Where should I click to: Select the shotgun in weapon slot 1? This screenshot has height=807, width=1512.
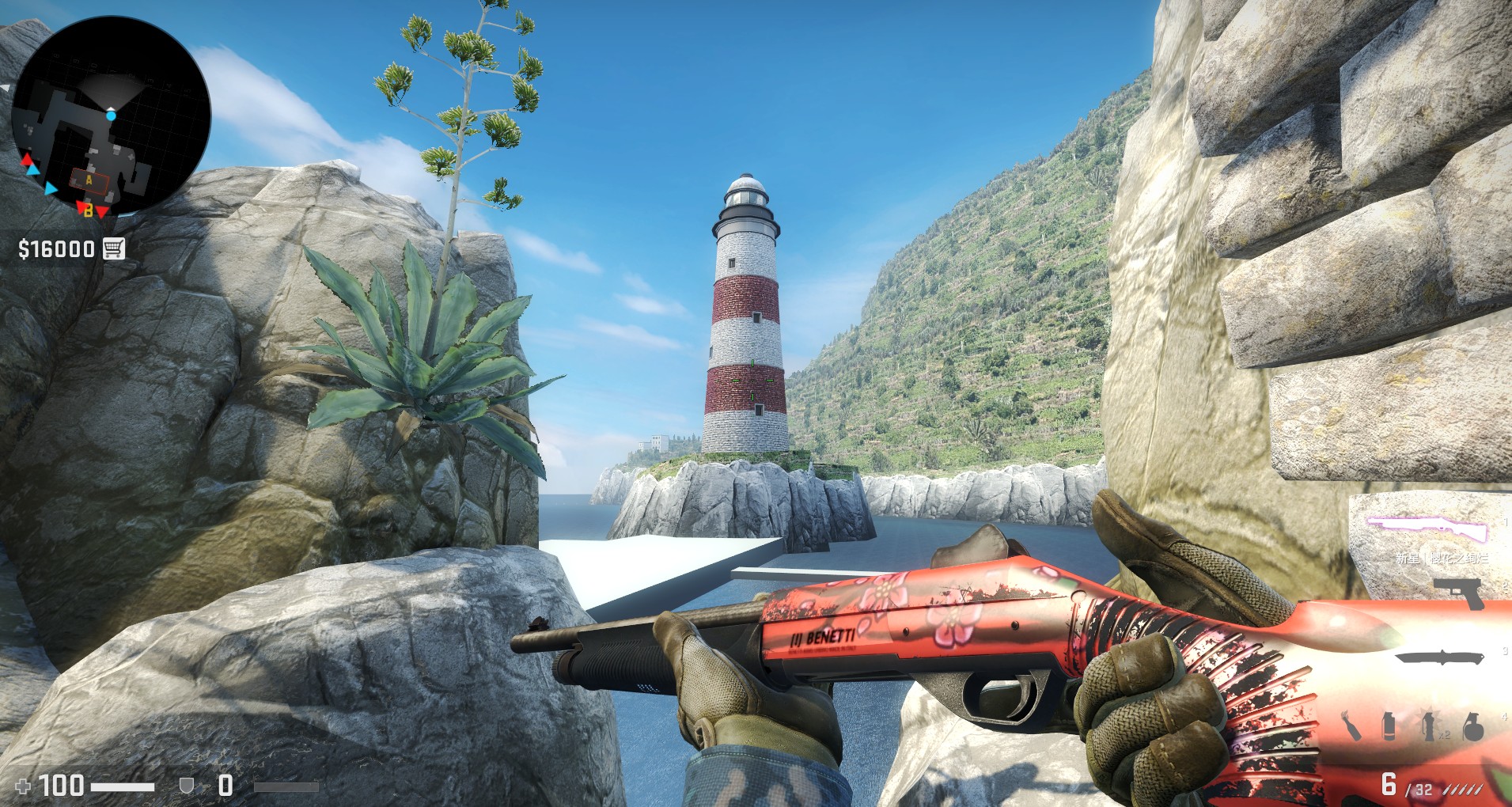(1428, 528)
